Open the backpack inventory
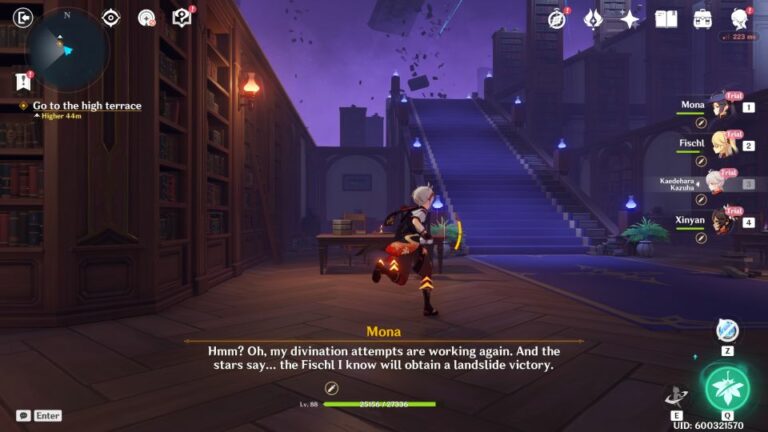 [x=703, y=19]
